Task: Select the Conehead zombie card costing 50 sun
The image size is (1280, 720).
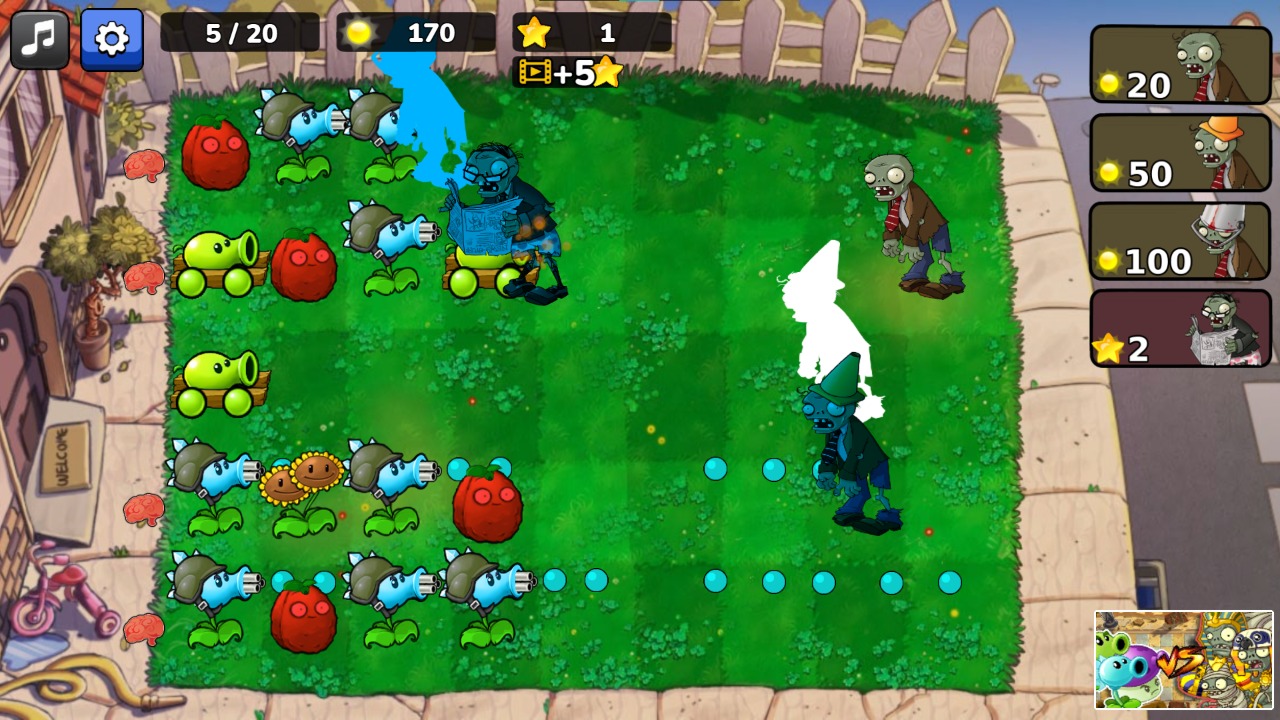Action: click(1180, 154)
